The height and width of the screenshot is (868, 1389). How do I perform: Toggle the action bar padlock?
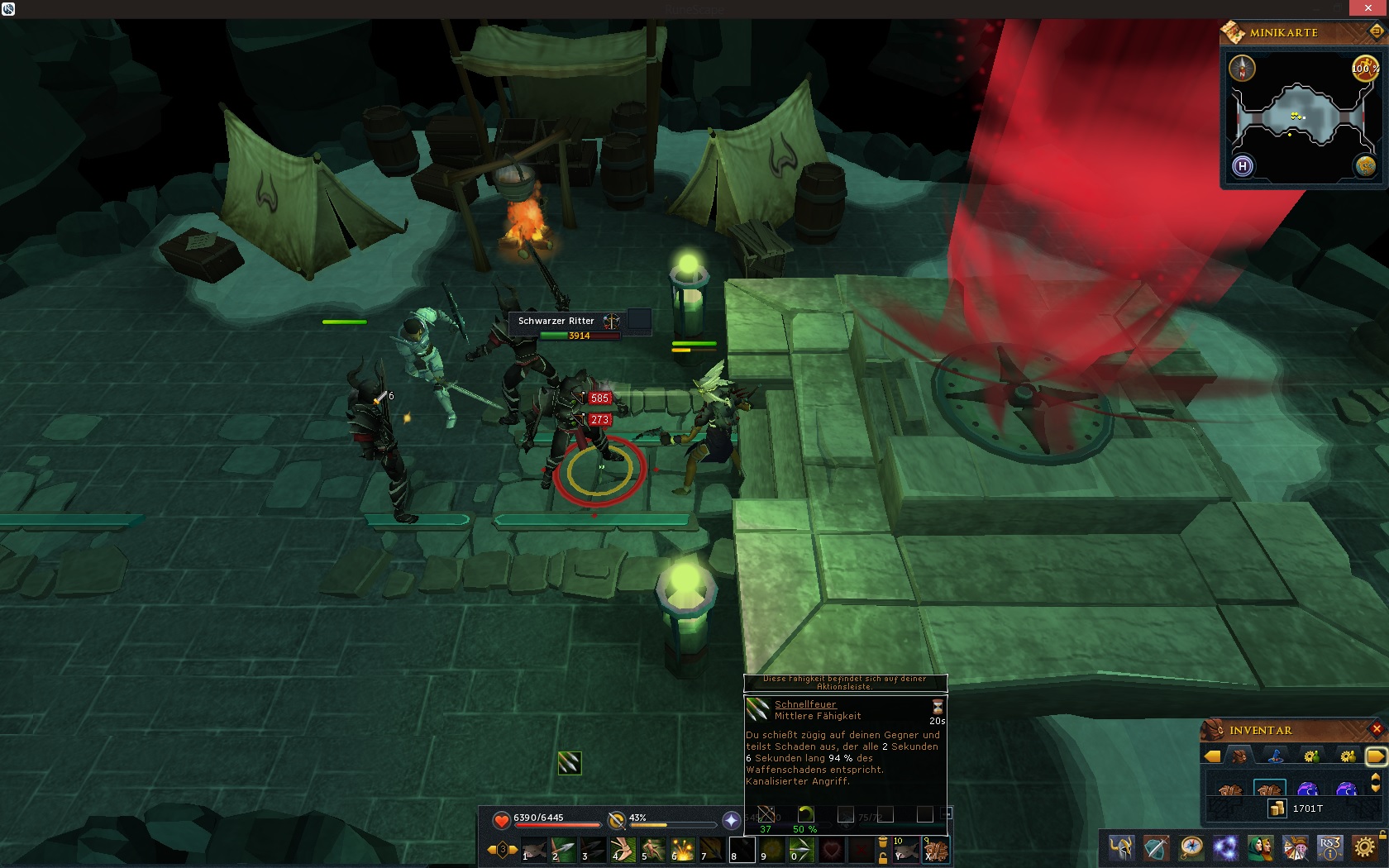click(883, 858)
